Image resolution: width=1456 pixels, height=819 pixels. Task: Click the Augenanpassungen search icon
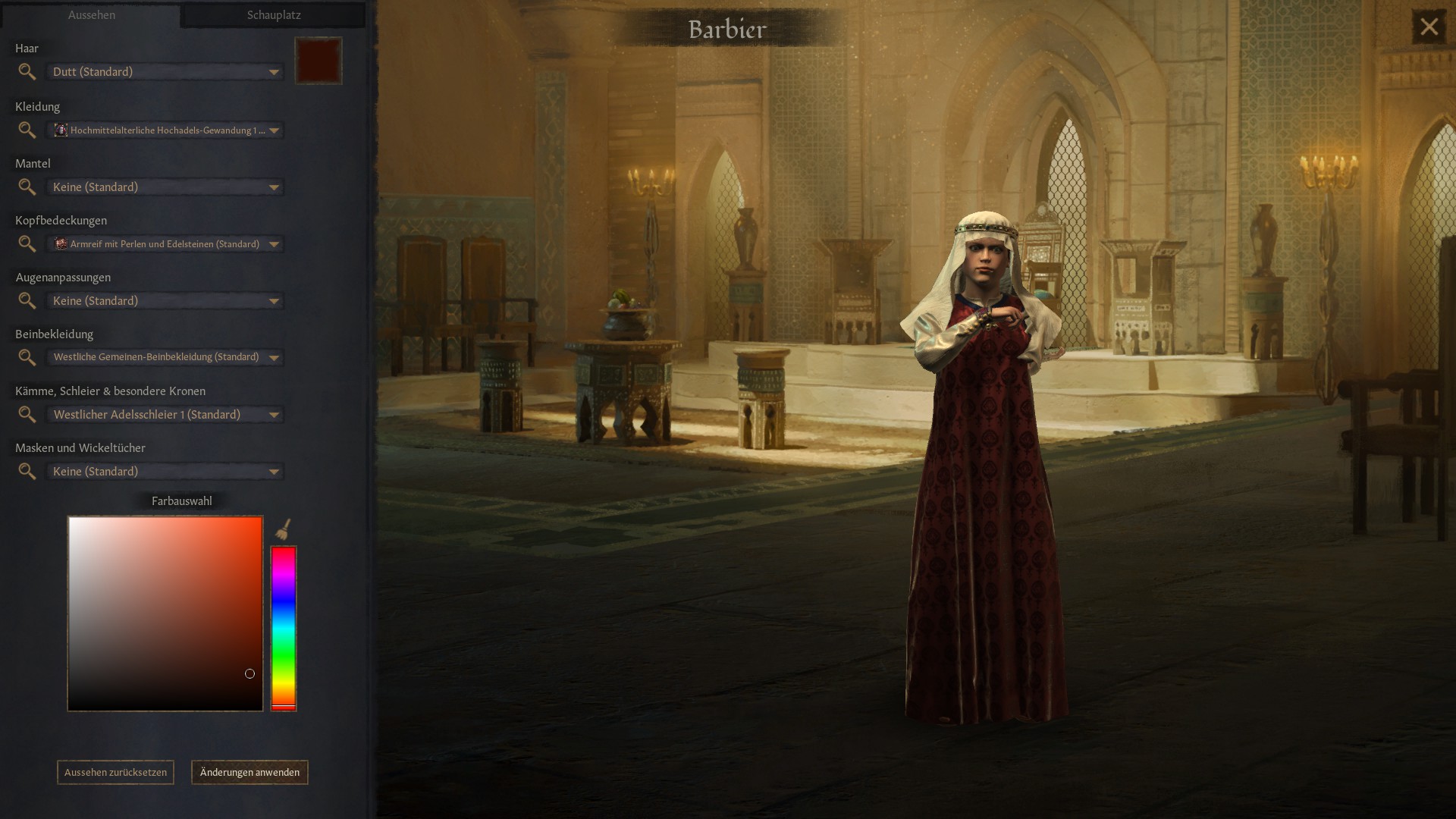click(x=27, y=301)
